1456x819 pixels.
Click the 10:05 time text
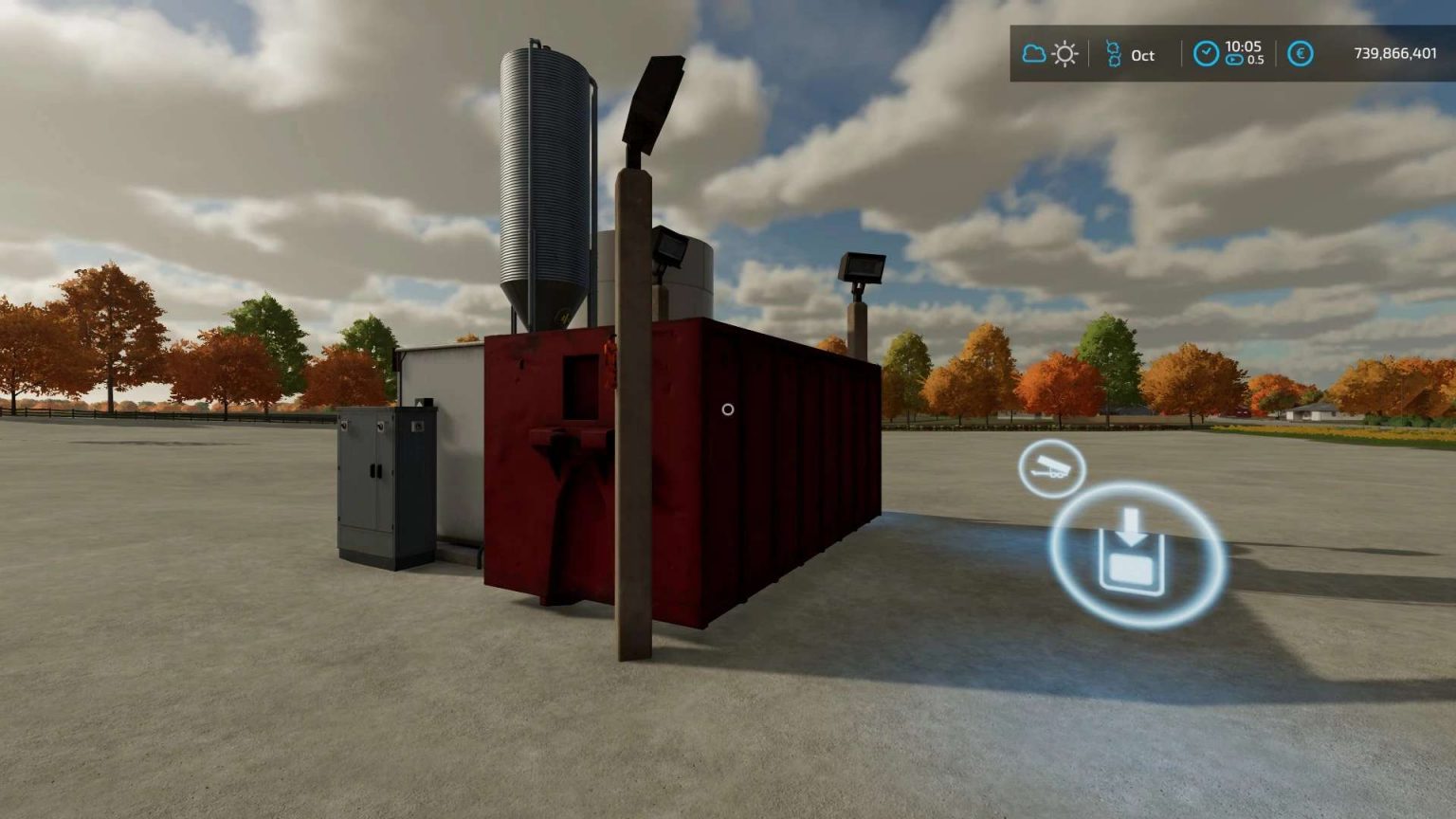pos(1244,46)
